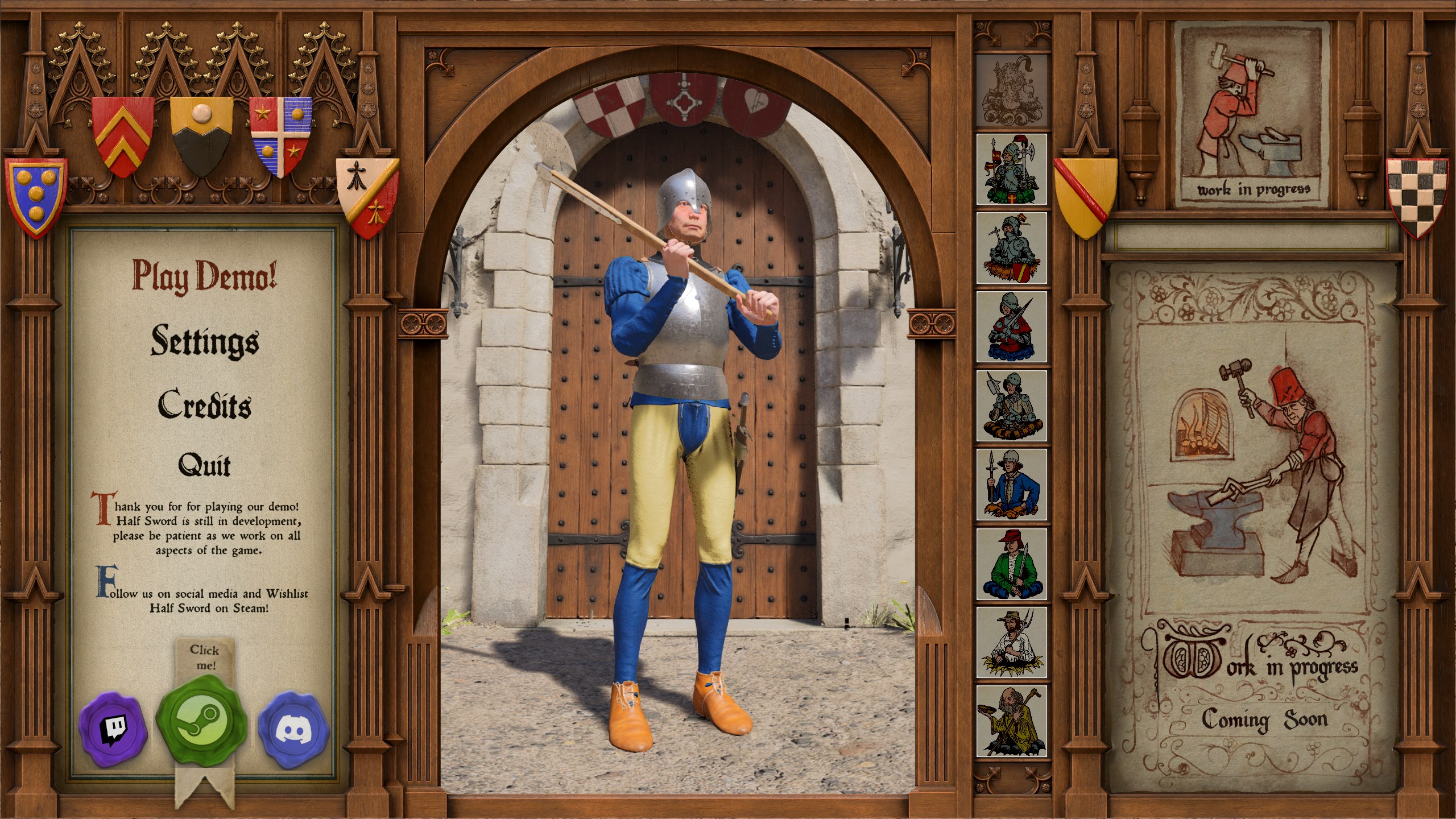Quit the game
1456x819 pixels.
tap(205, 466)
